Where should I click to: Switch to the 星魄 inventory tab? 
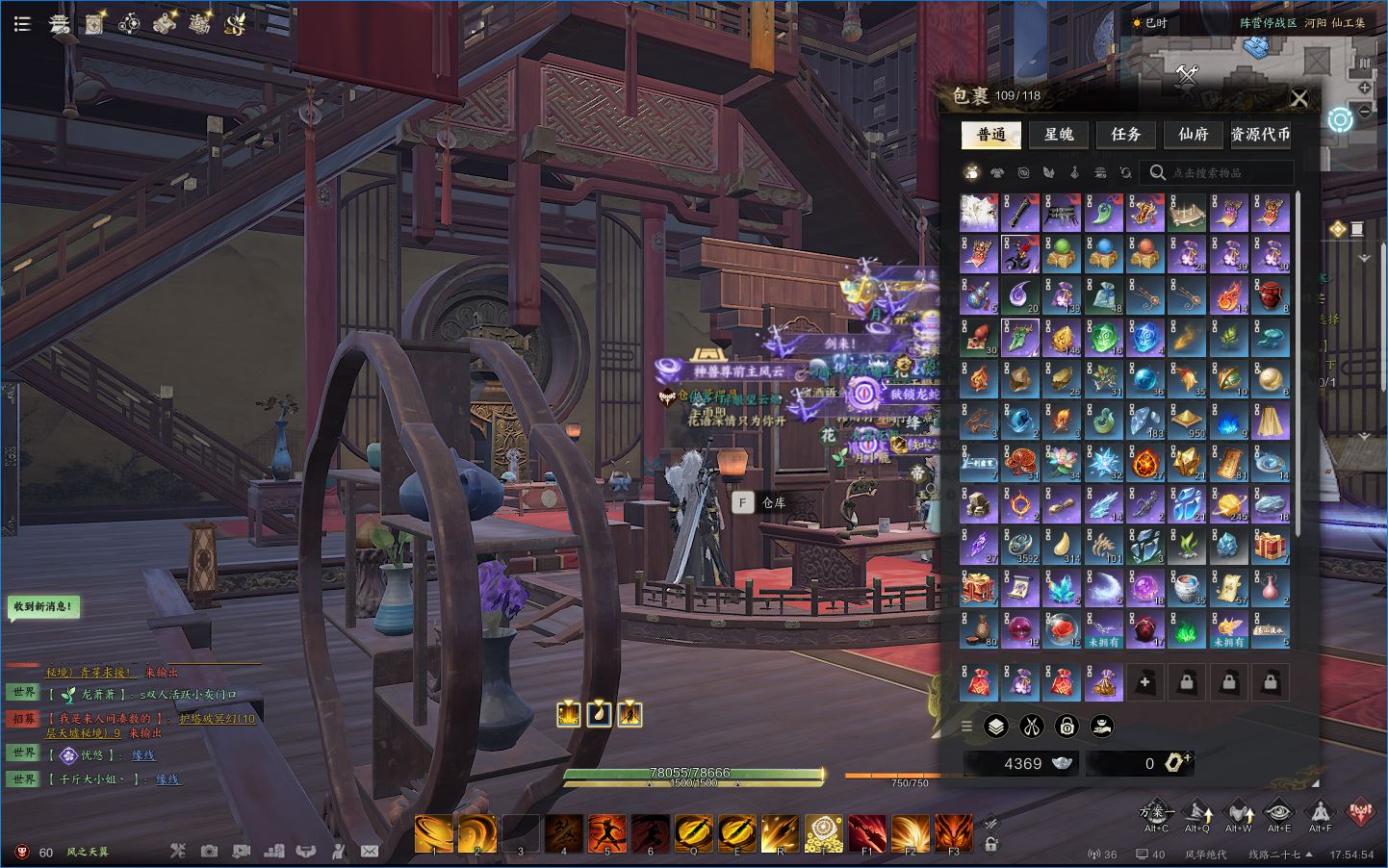click(1059, 135)
